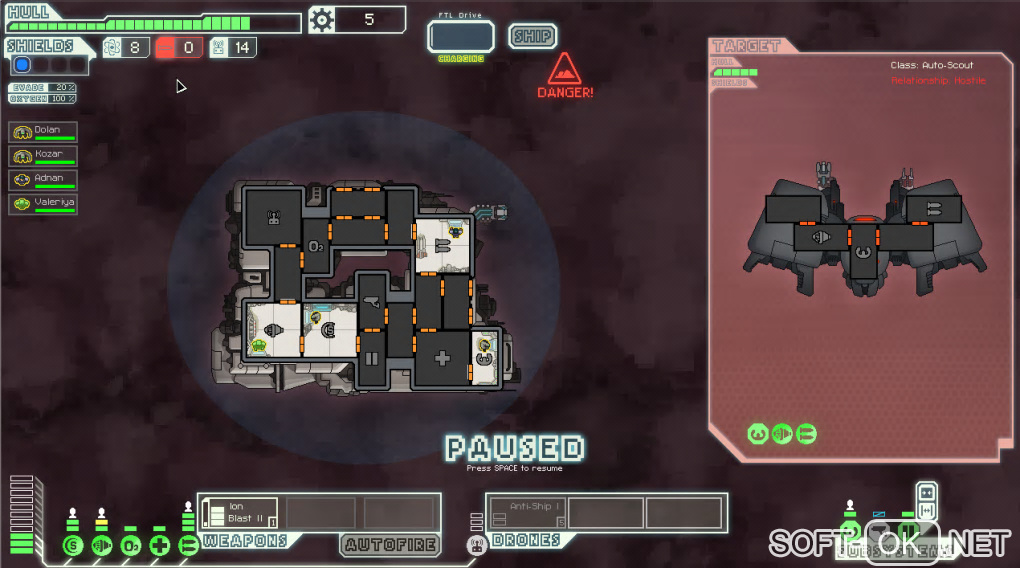Image resolution: width=1020 pixels, height=568 pixels.
Task: Click the oxygen system power icon
Action: [x=130, y=546]
